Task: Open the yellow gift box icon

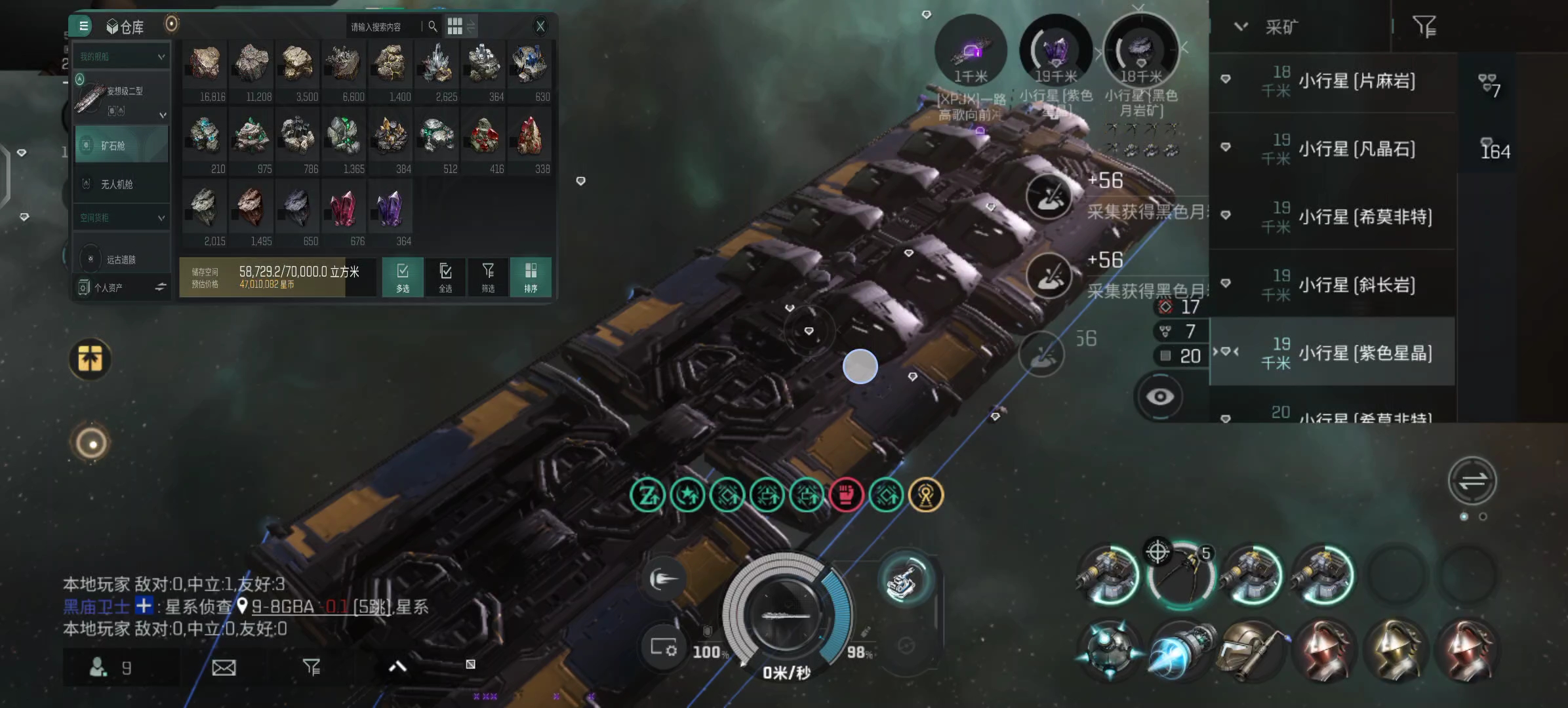Action: click(x=90, y=359)
